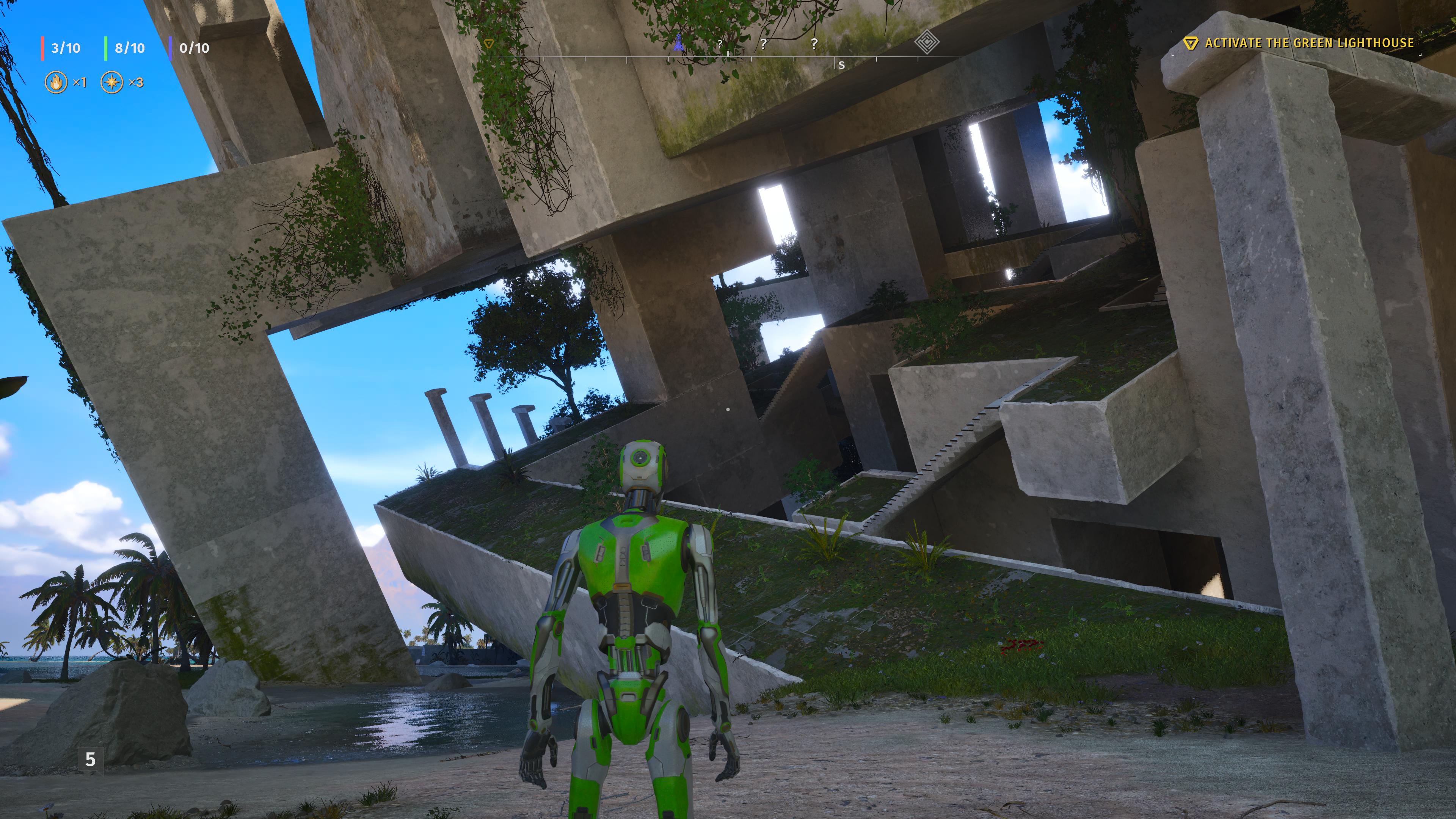Click the middle question-mark marker on the compass

pyautogui.click(x=764, y=44)
